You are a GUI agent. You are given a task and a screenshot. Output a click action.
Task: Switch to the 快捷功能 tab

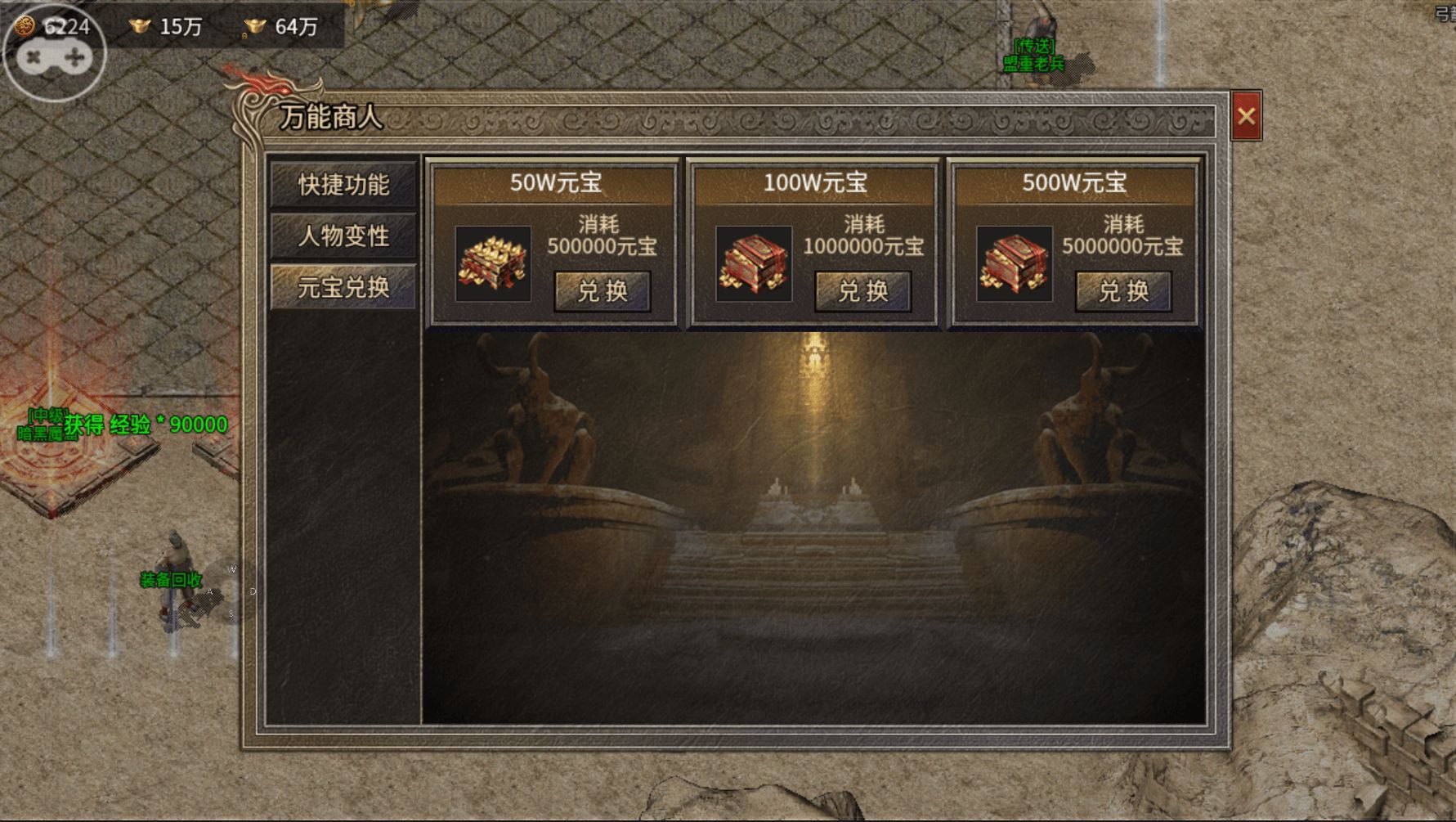[x=343, y=185]
